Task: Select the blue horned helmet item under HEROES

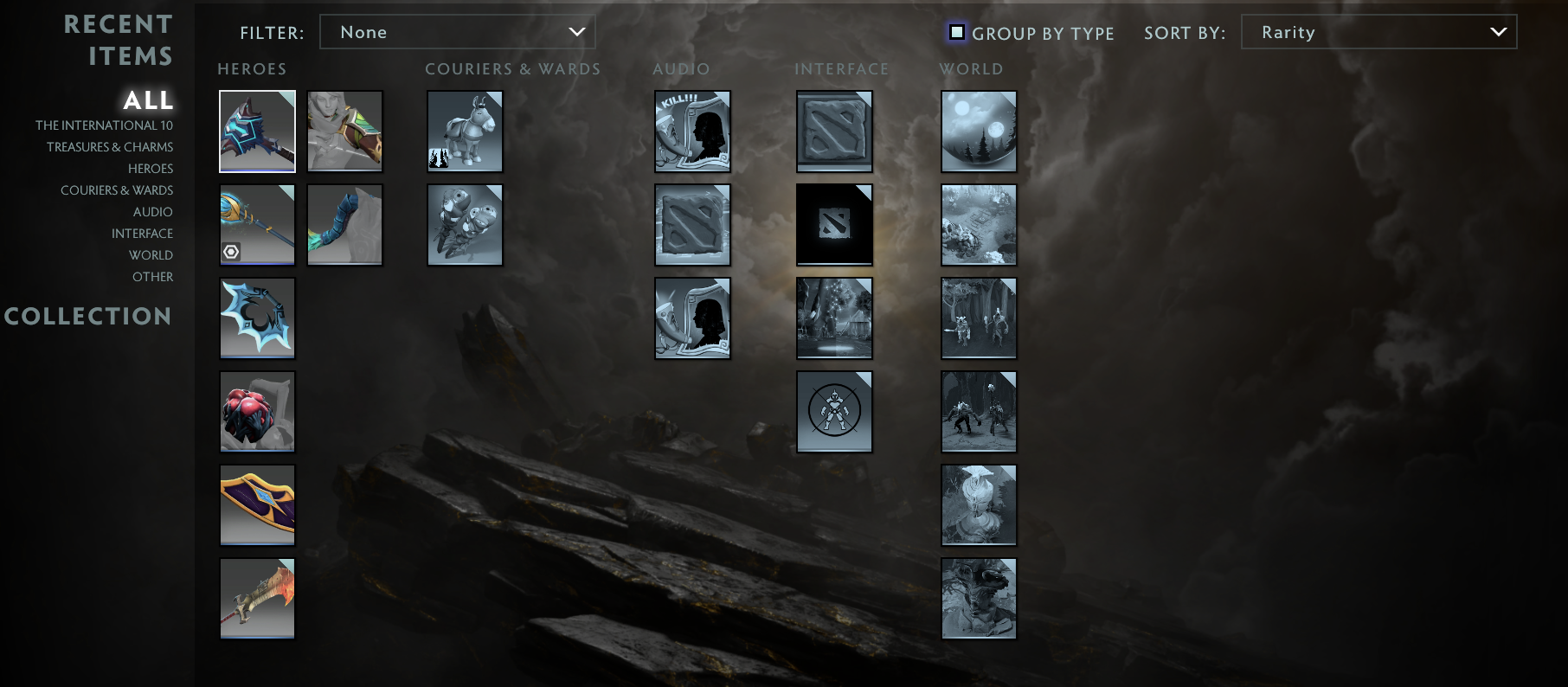Action: (257, 131)
